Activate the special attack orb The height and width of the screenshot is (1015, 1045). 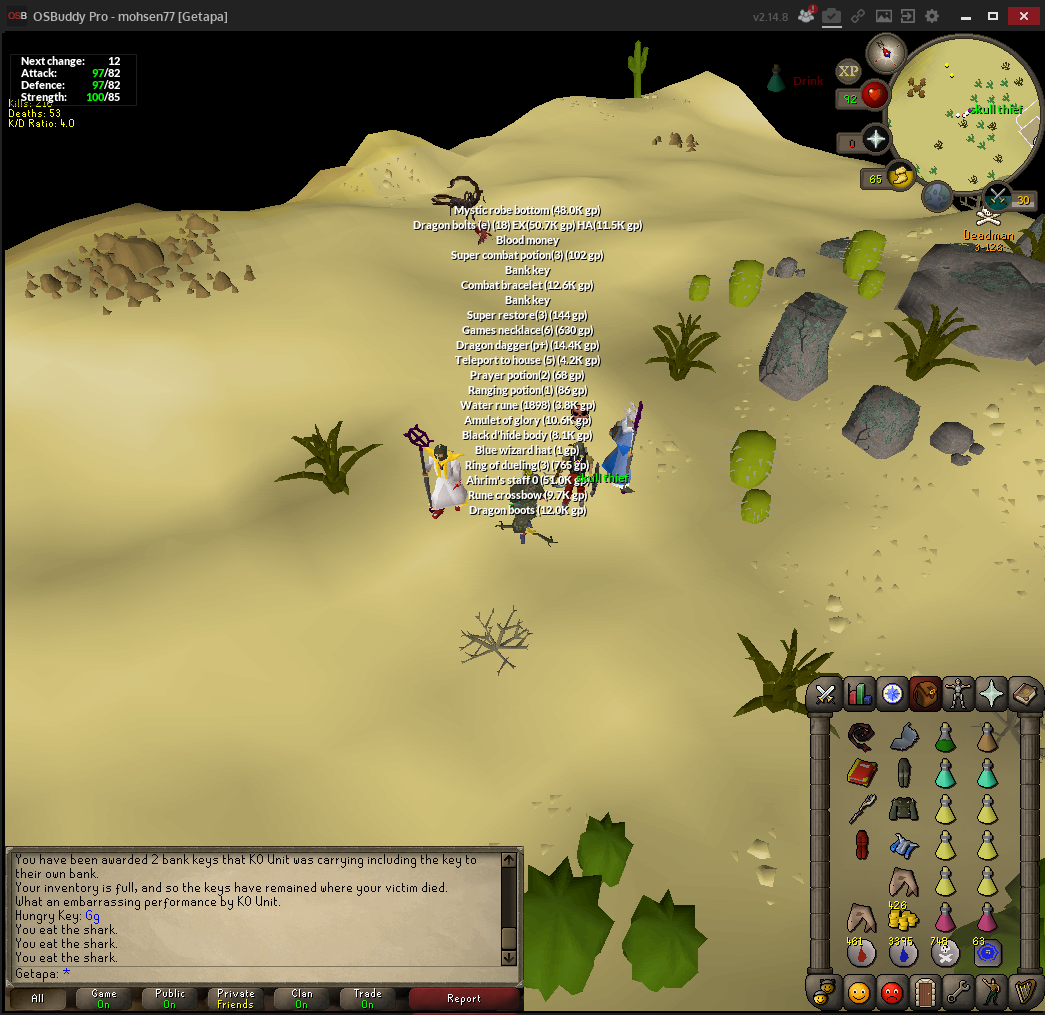point(998,196)
